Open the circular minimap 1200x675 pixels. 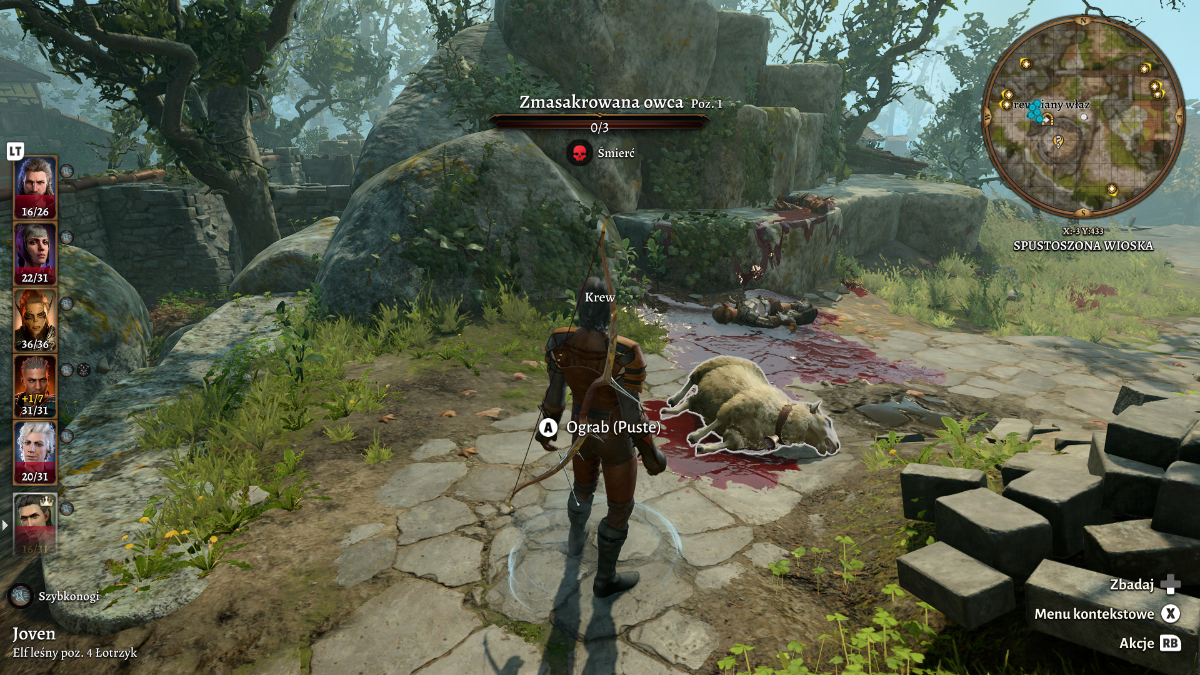(x=1084, y=116)
